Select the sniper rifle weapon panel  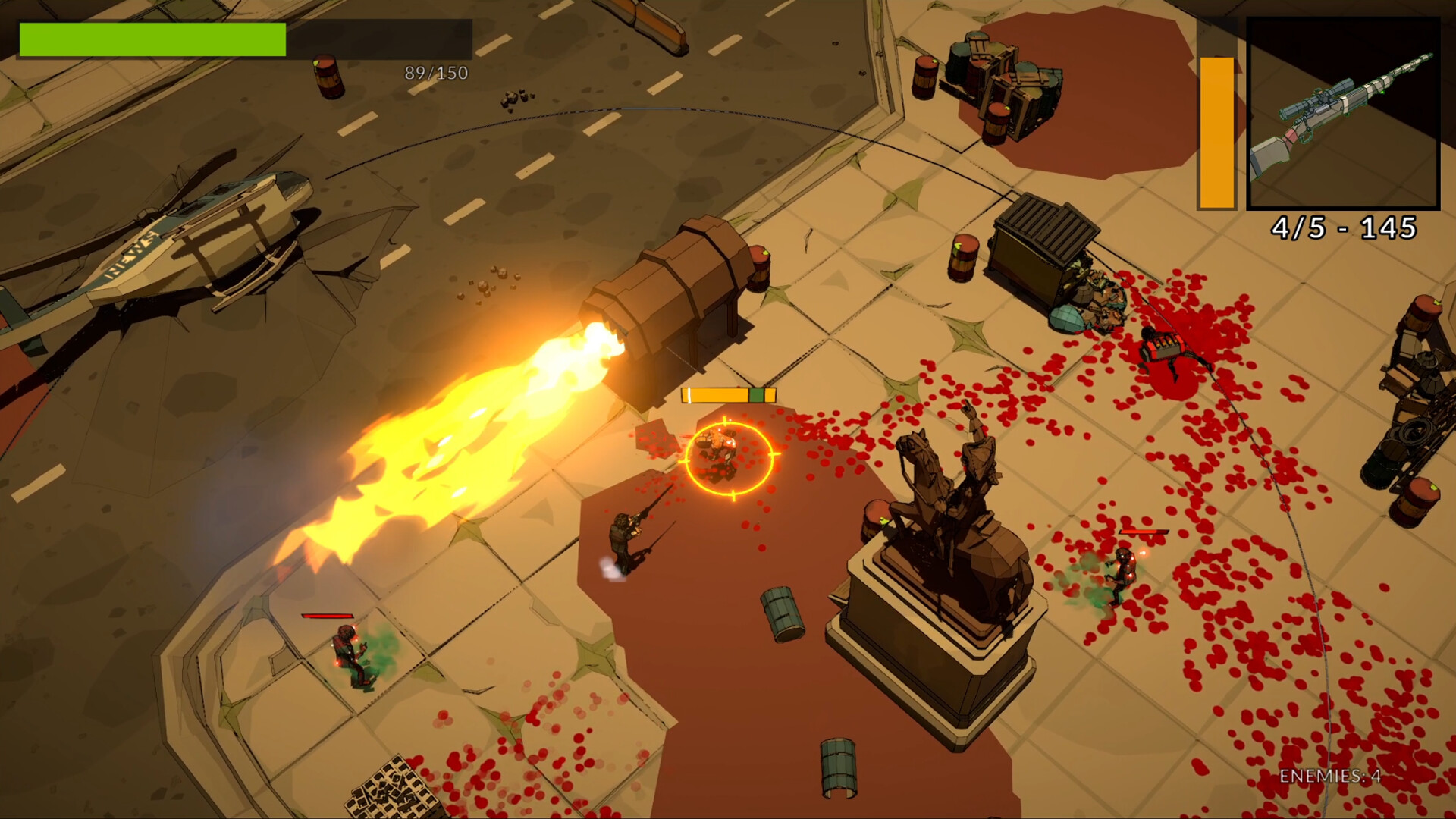coord(1343,113)
